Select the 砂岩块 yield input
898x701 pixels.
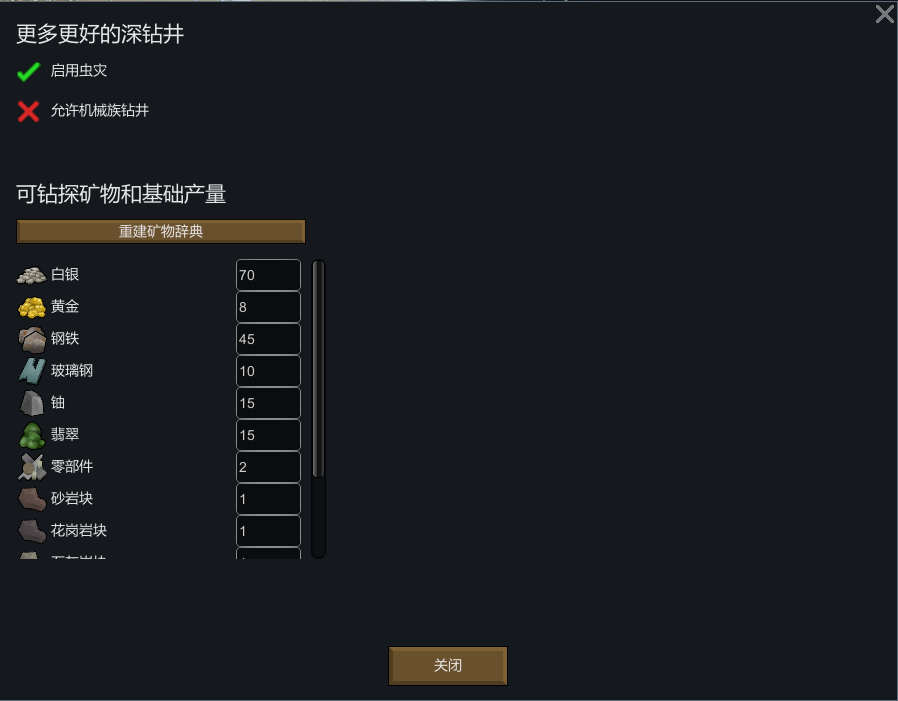(268, 499)
